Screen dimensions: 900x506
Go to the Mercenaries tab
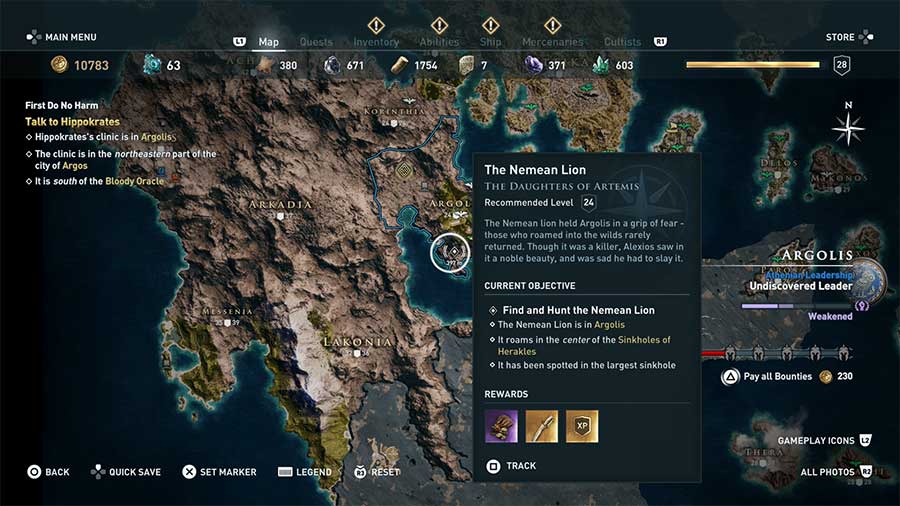point(553,42)
